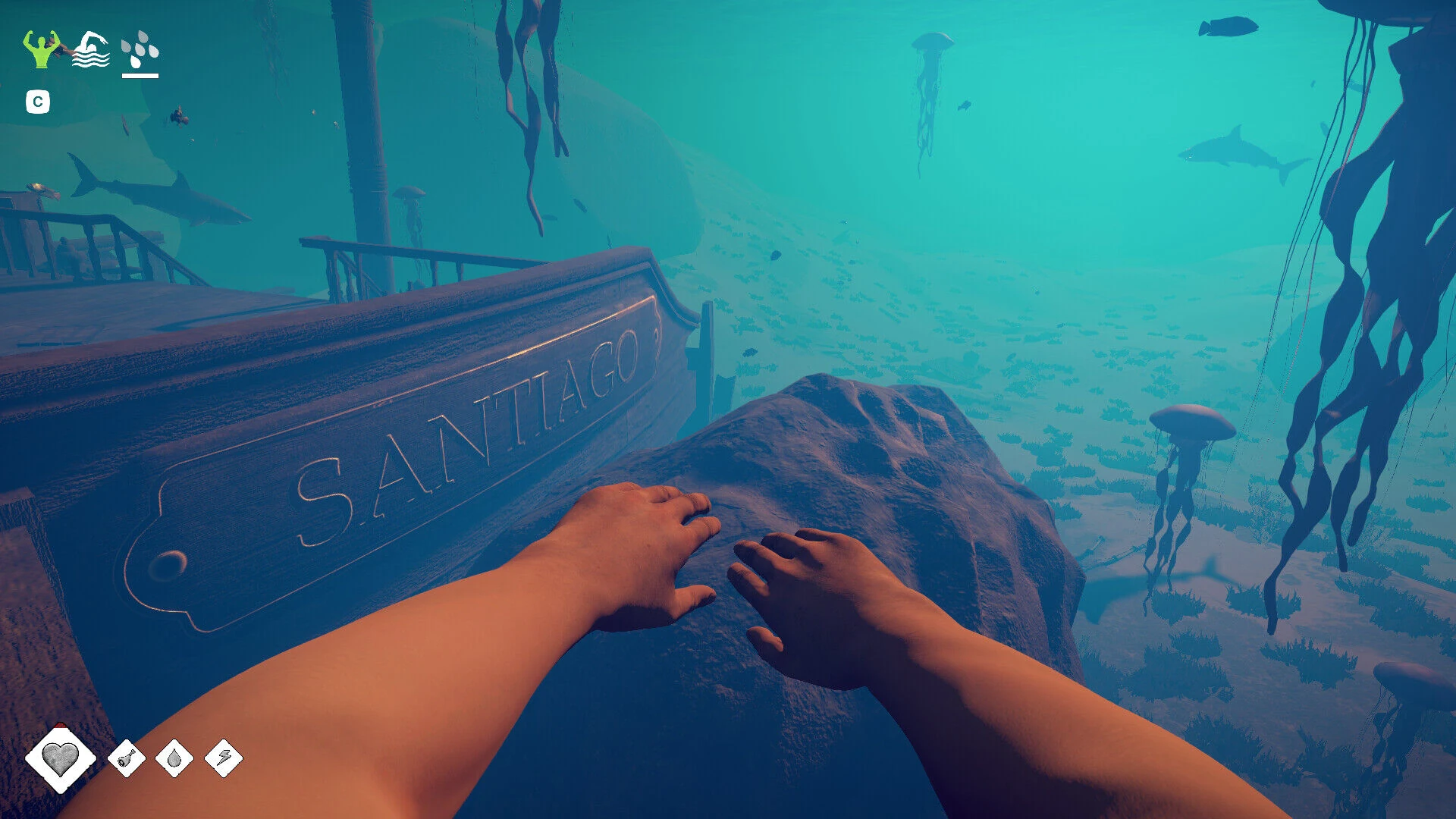Click the heart health diamond

point(60,758)
